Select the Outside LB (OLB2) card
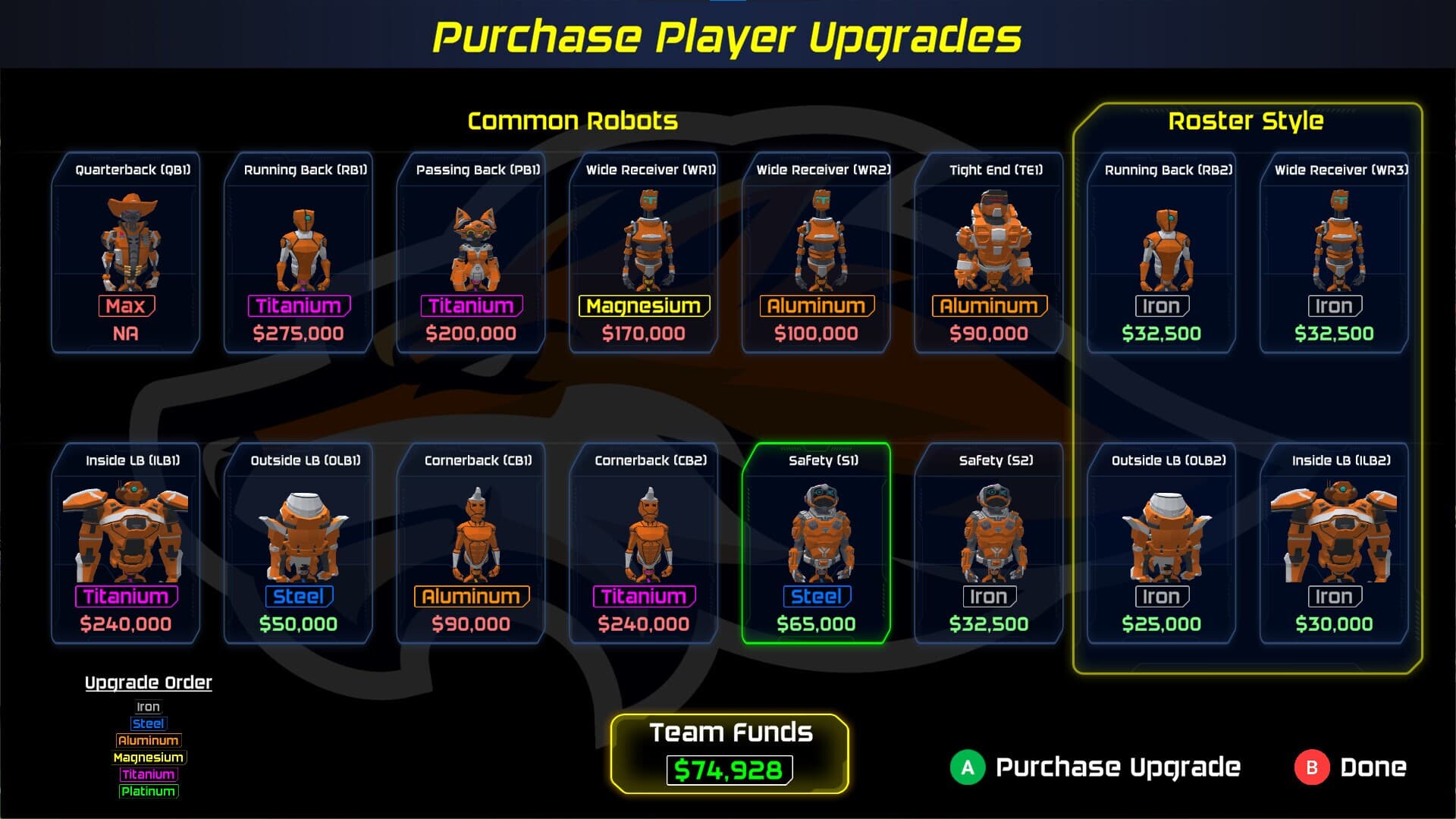 point(1162,543)
